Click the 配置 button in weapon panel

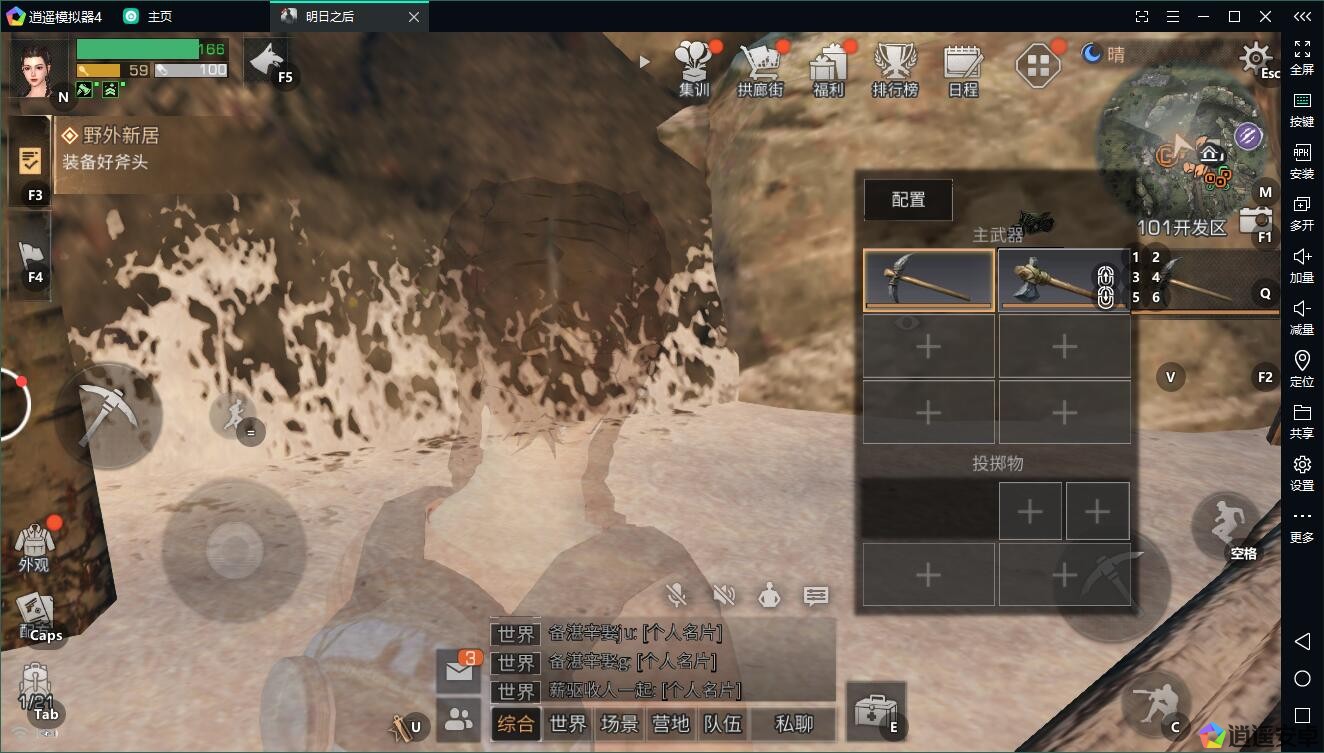tap(908, 200)
